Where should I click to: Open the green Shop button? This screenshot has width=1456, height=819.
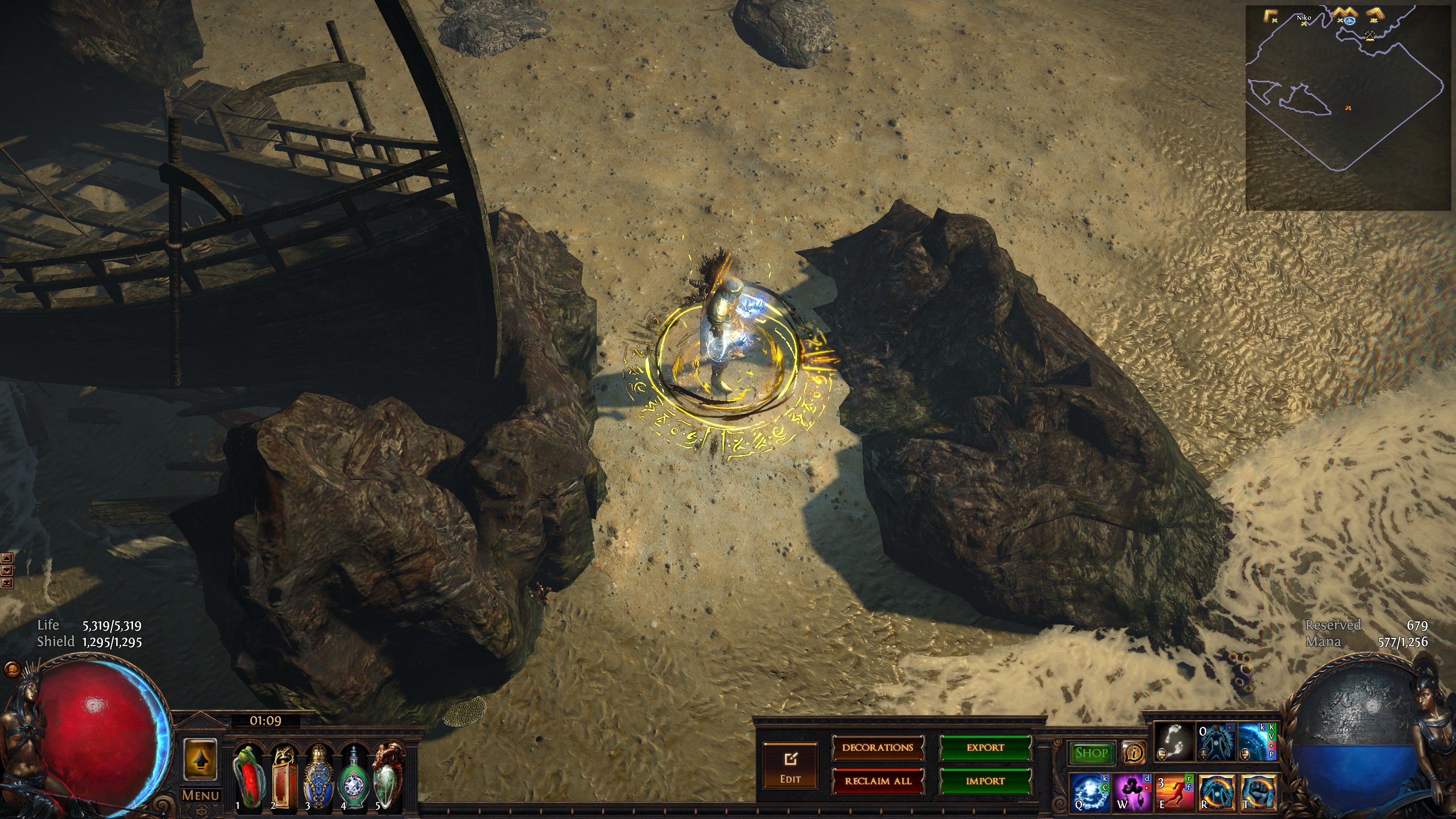(x=1091, y=753)
